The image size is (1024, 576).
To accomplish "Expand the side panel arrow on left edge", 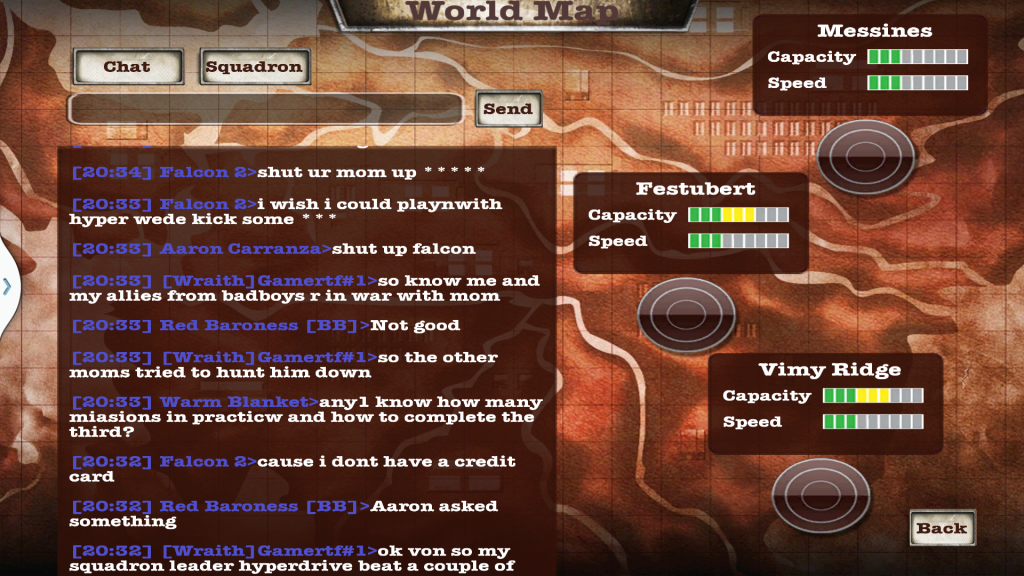I will pyautogui.click(x=7, y=286).
